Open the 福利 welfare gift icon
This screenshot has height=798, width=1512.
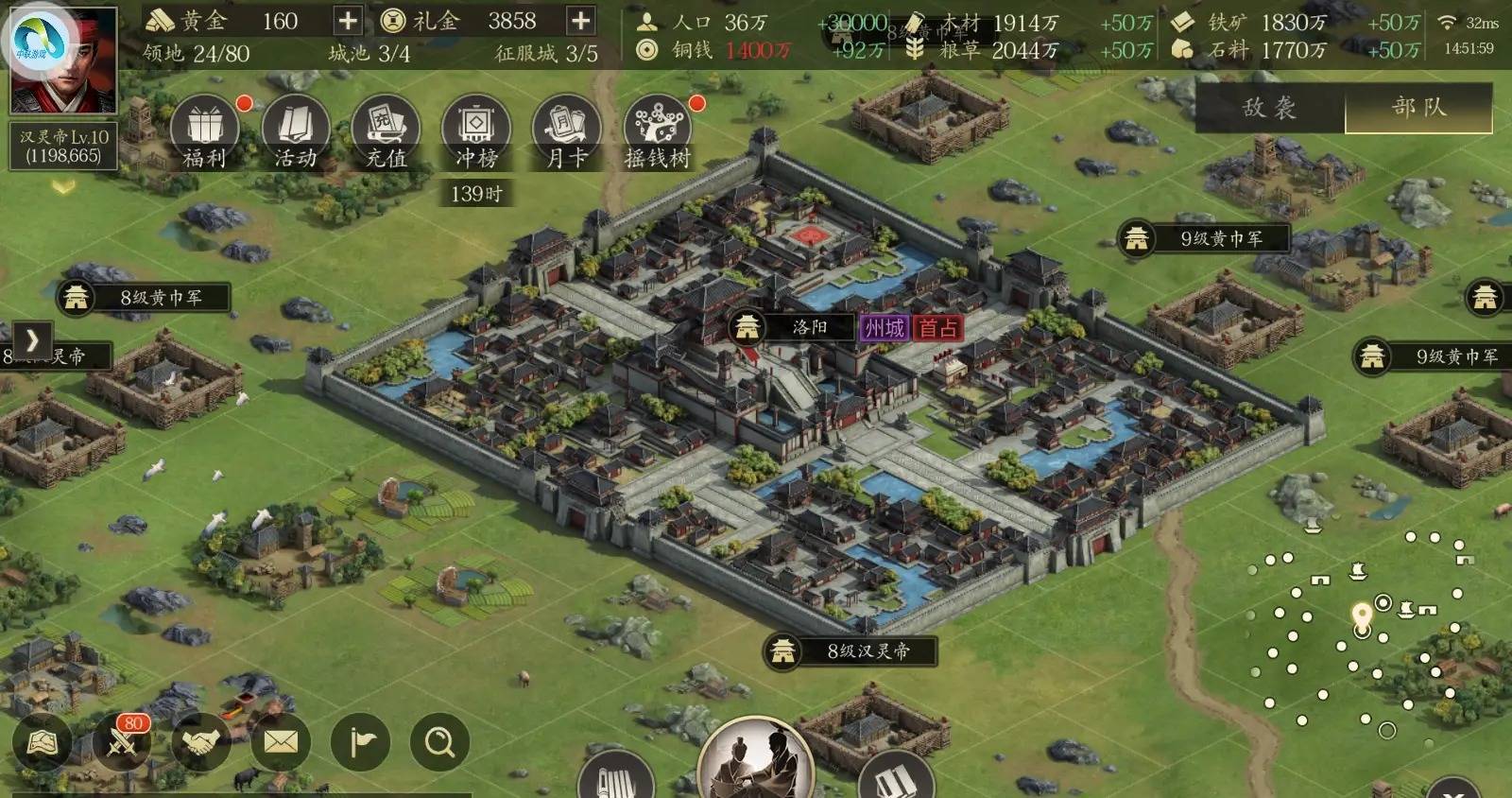pos(204,132)
